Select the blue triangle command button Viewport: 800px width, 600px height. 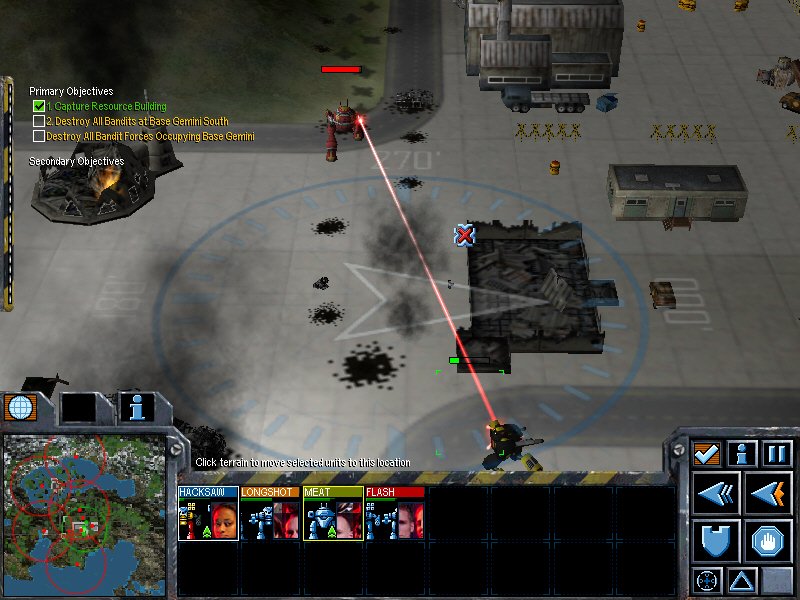tap(742, 580)
